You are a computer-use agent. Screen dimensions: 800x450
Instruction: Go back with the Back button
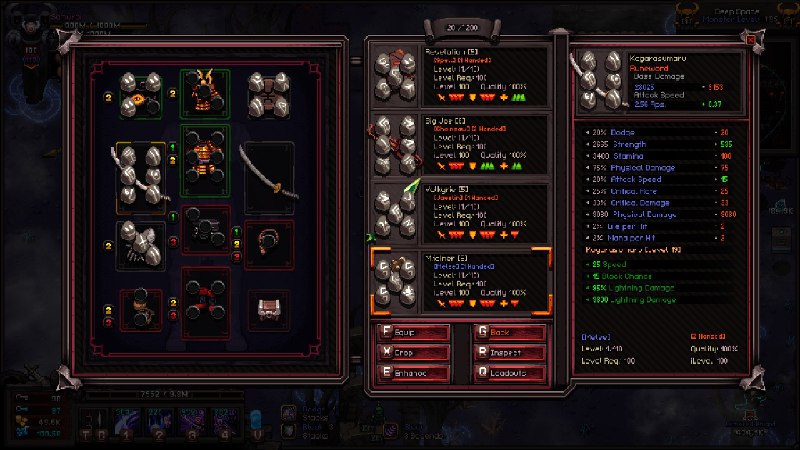point(510,333)
